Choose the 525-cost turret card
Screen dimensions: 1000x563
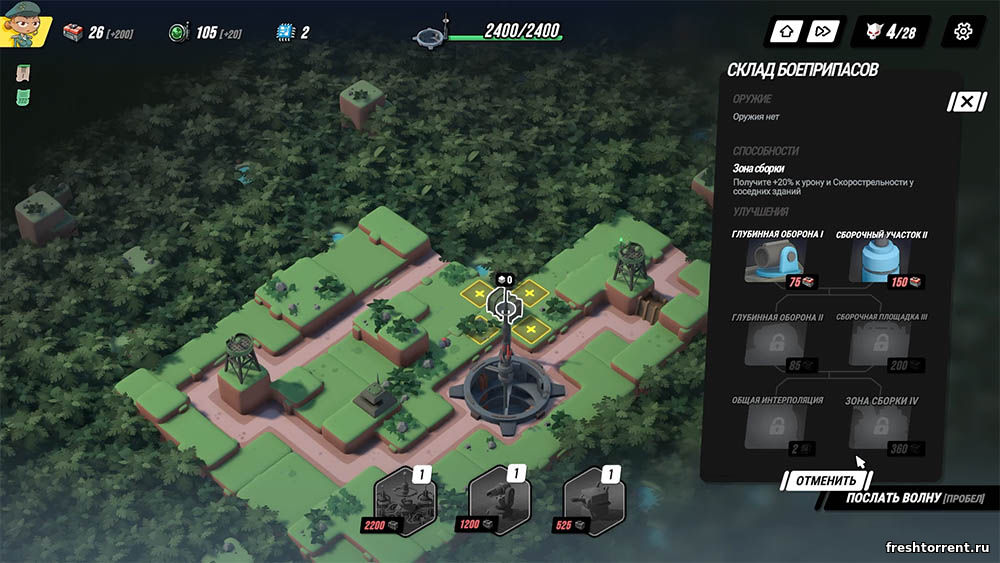point(594,497)
